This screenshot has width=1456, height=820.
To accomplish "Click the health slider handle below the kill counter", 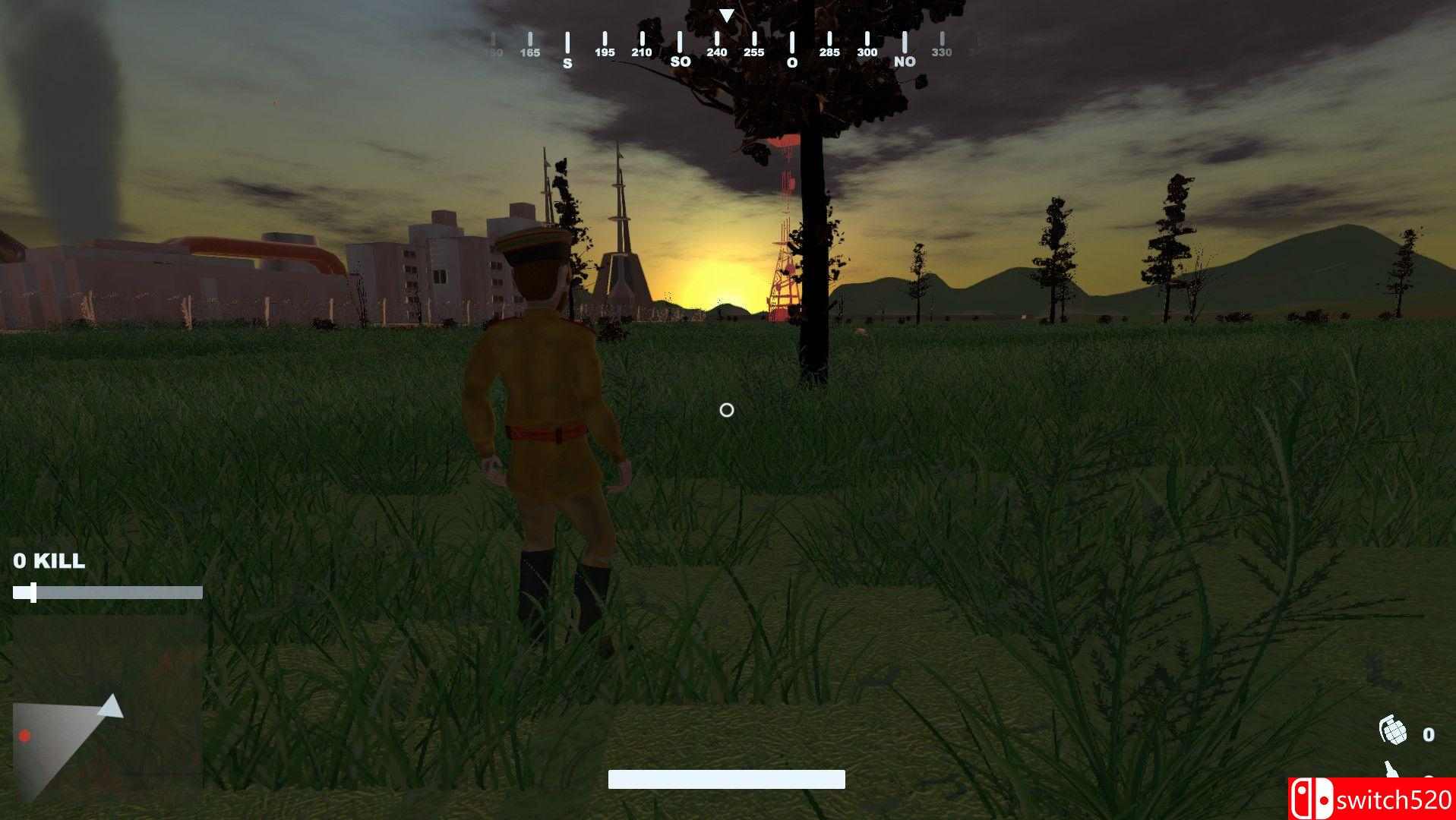I will tap(31, 593).
